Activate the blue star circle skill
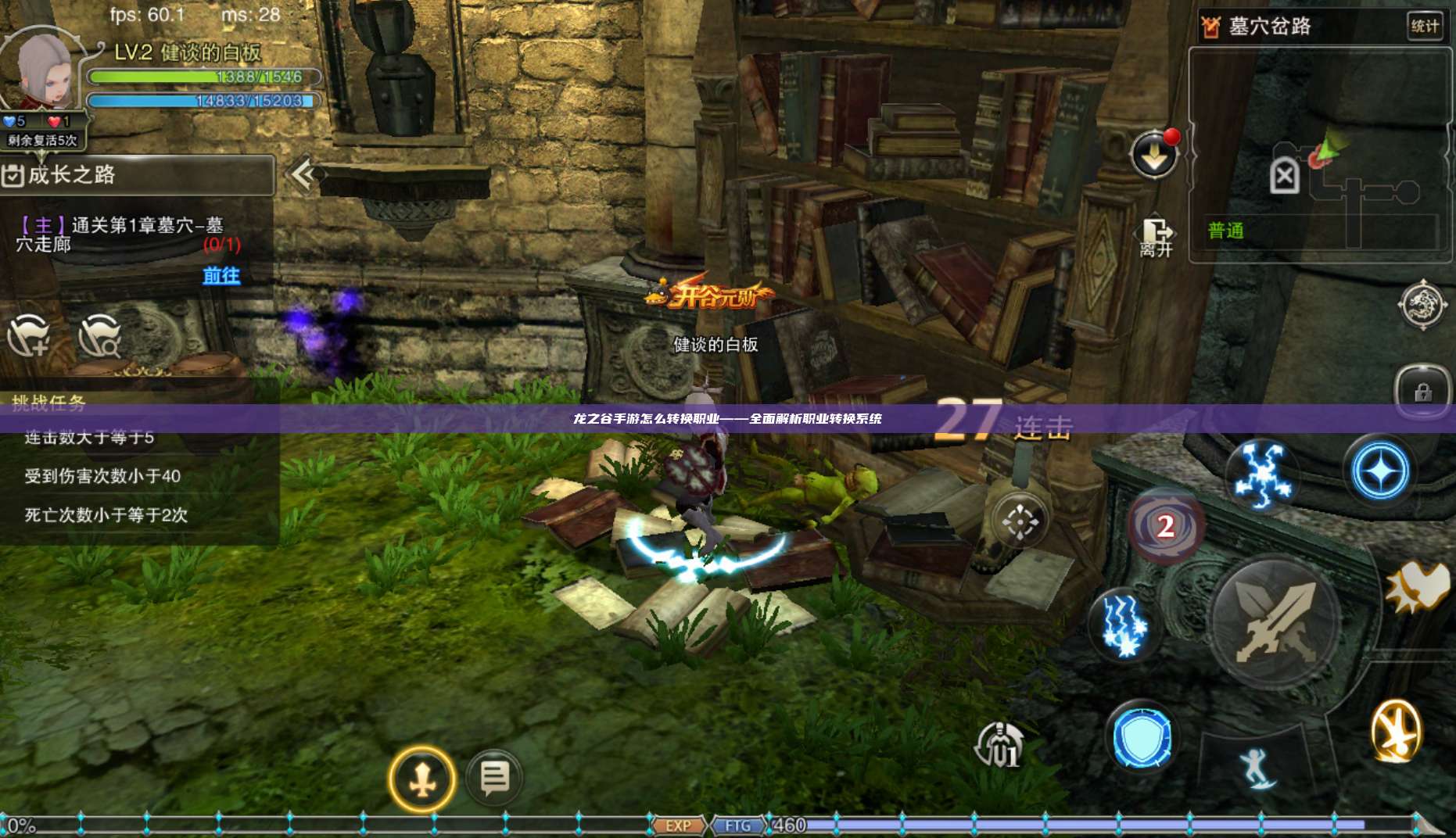This screenshot has height=838, width=1456. click(x=1380, y=471)
